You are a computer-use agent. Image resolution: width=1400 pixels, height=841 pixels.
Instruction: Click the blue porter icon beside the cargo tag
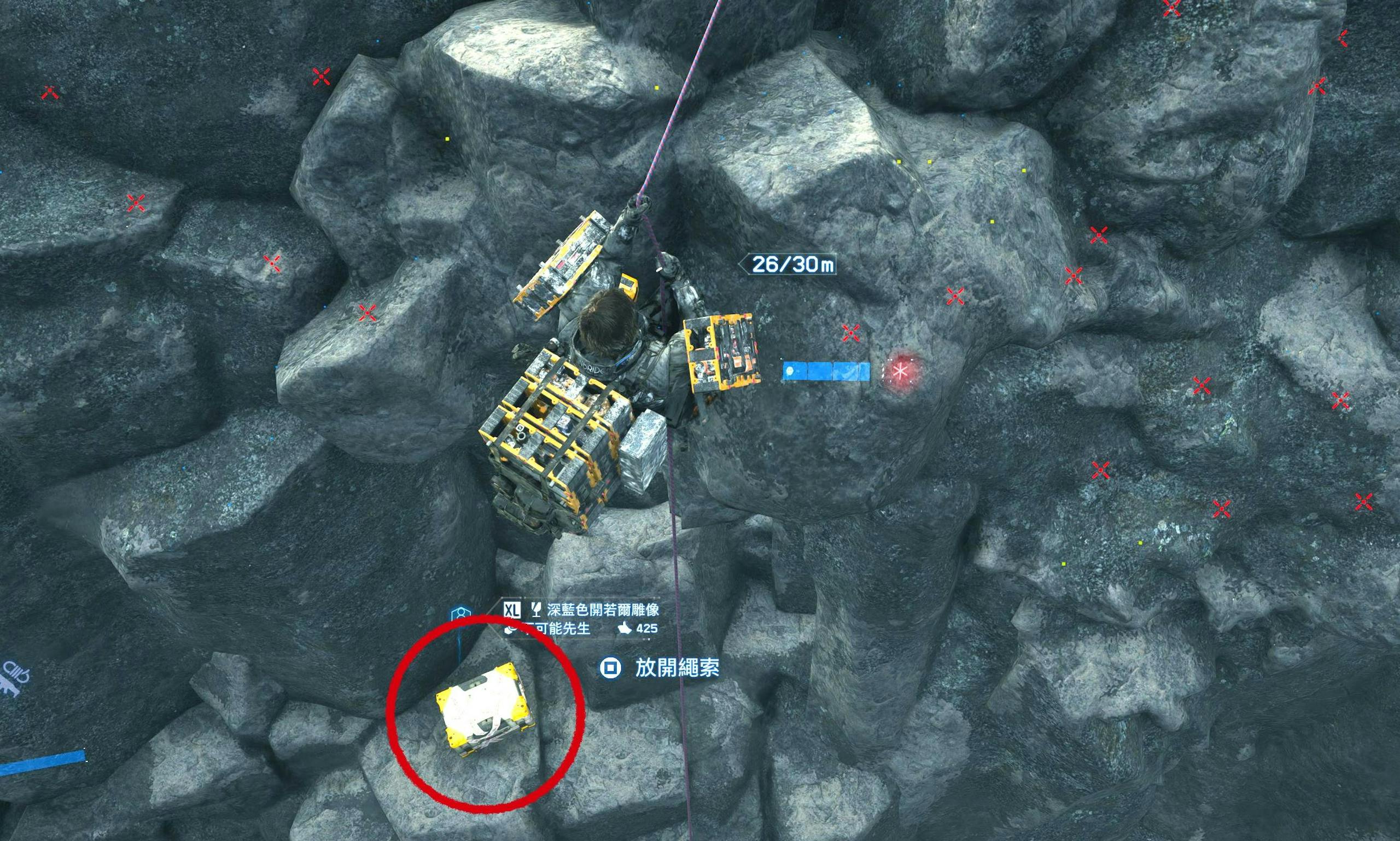pyautogui.click(x=462, y=616)
